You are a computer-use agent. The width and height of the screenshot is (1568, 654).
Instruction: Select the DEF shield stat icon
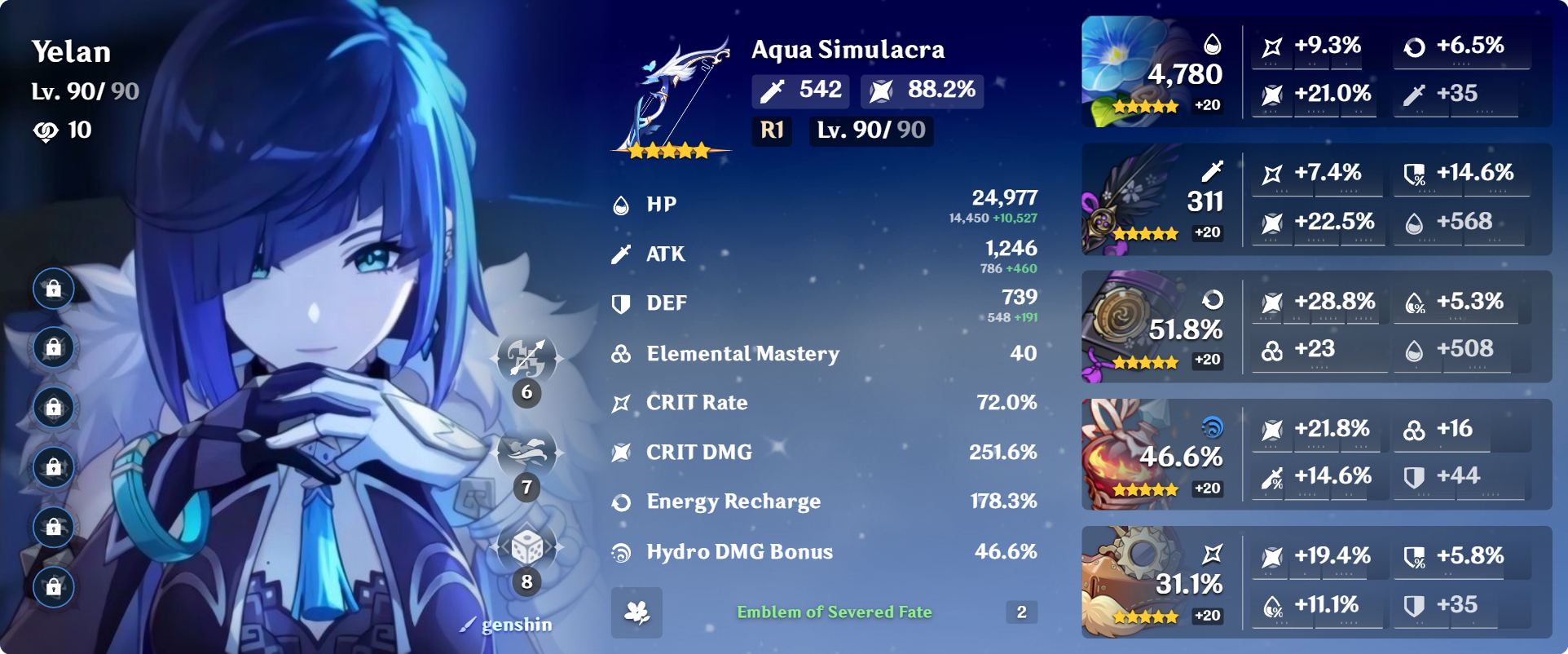coord(621,303)
